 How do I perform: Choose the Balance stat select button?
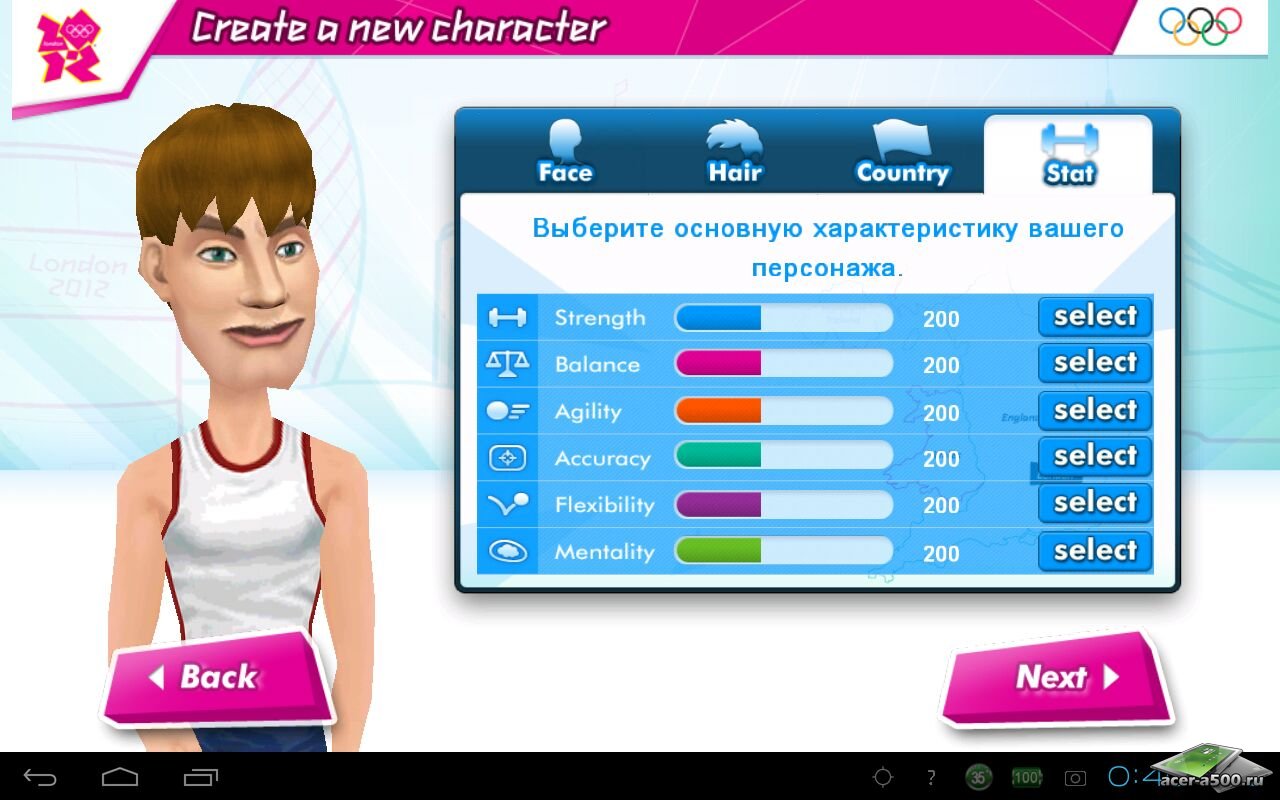(x=1095, y=363)
